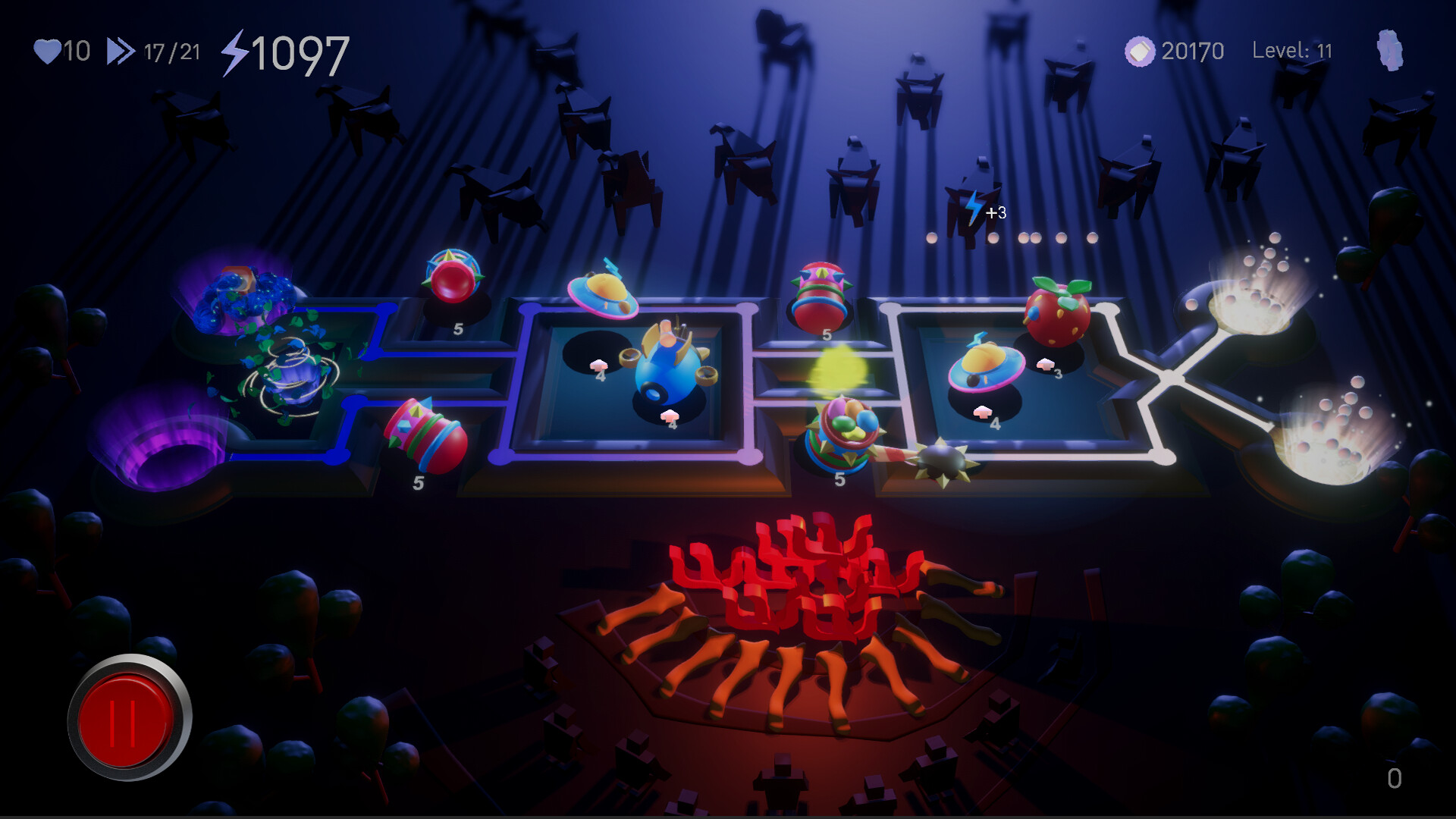Click the heart lives icon
1456x819 pixels.
(47, 52)
